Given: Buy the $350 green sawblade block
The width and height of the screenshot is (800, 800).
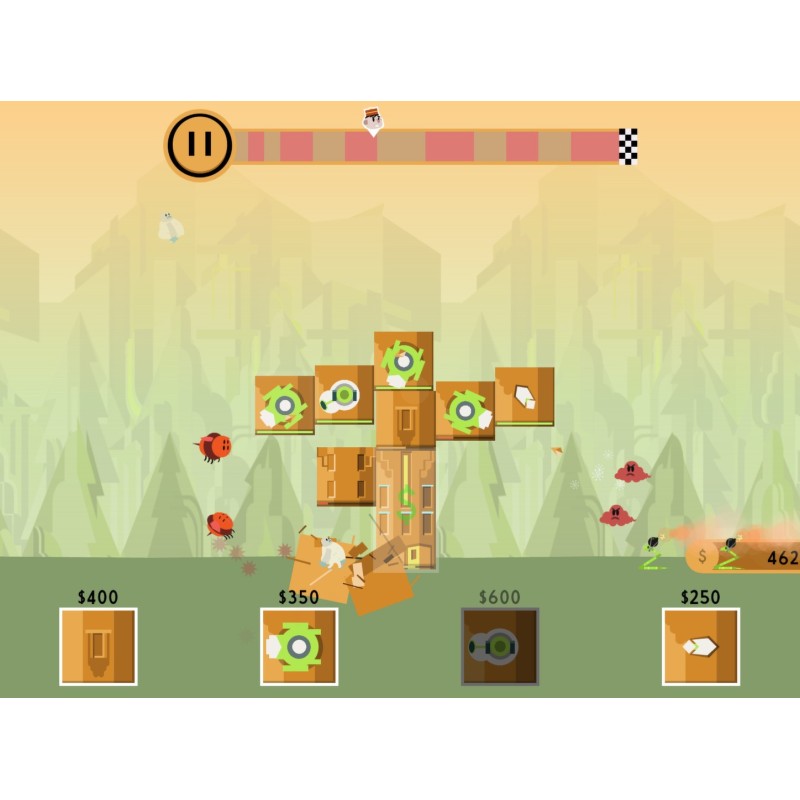Looking at the screenshot, I should [299, 646].
